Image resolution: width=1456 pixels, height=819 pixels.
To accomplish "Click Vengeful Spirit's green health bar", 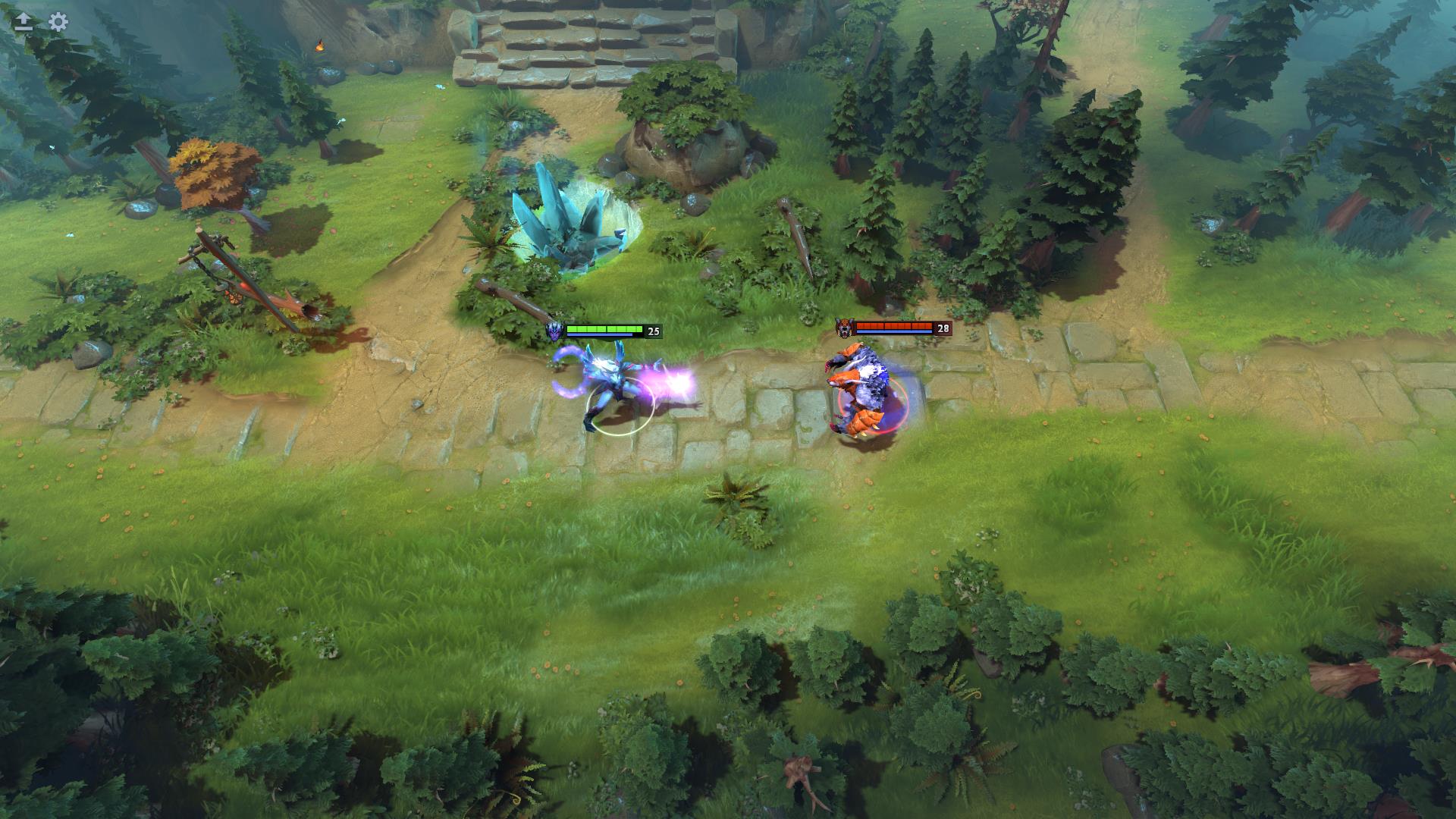I will (607, 329).
